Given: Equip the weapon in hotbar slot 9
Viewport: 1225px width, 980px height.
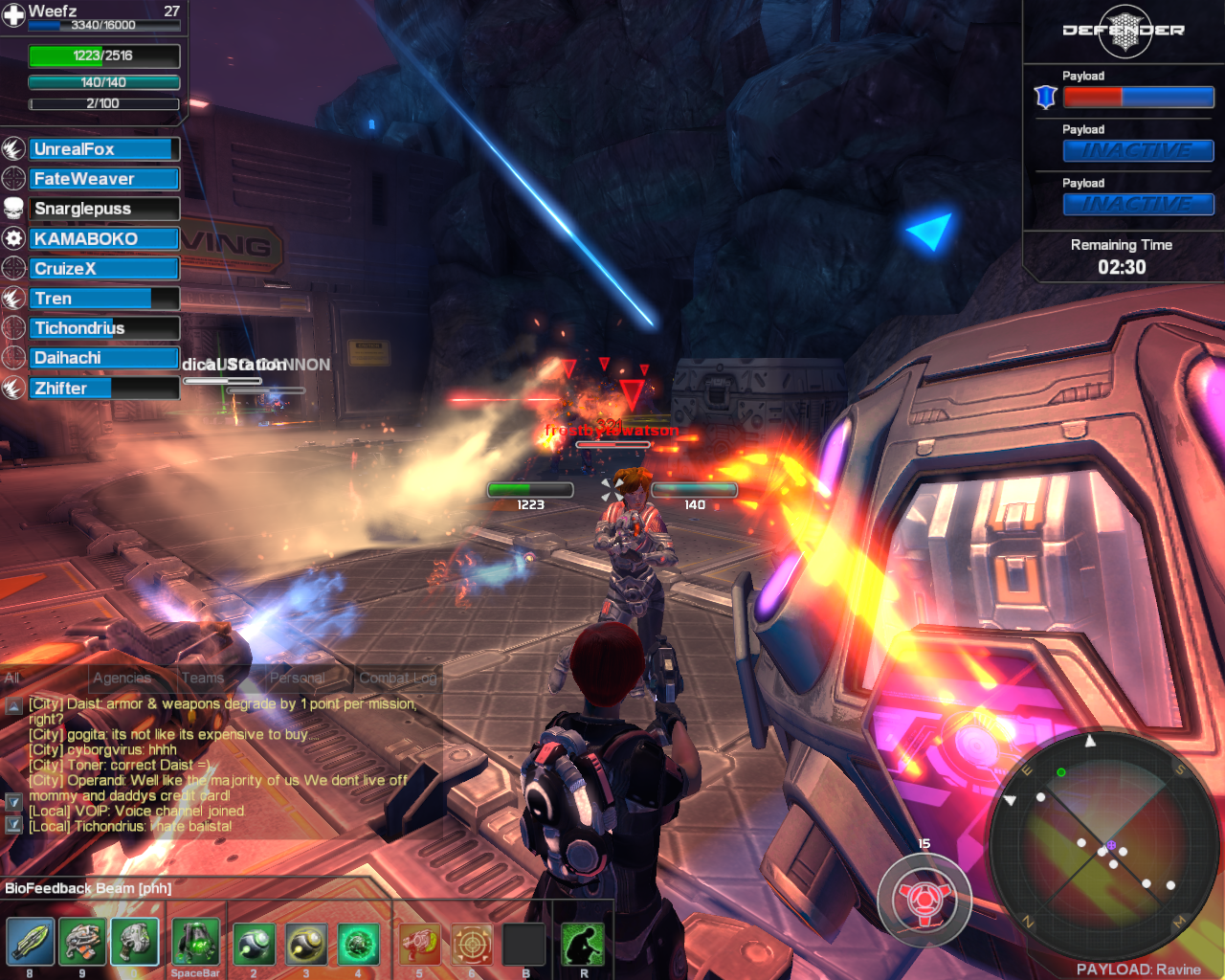Looking at the screenshot, I should coord(82,943).
